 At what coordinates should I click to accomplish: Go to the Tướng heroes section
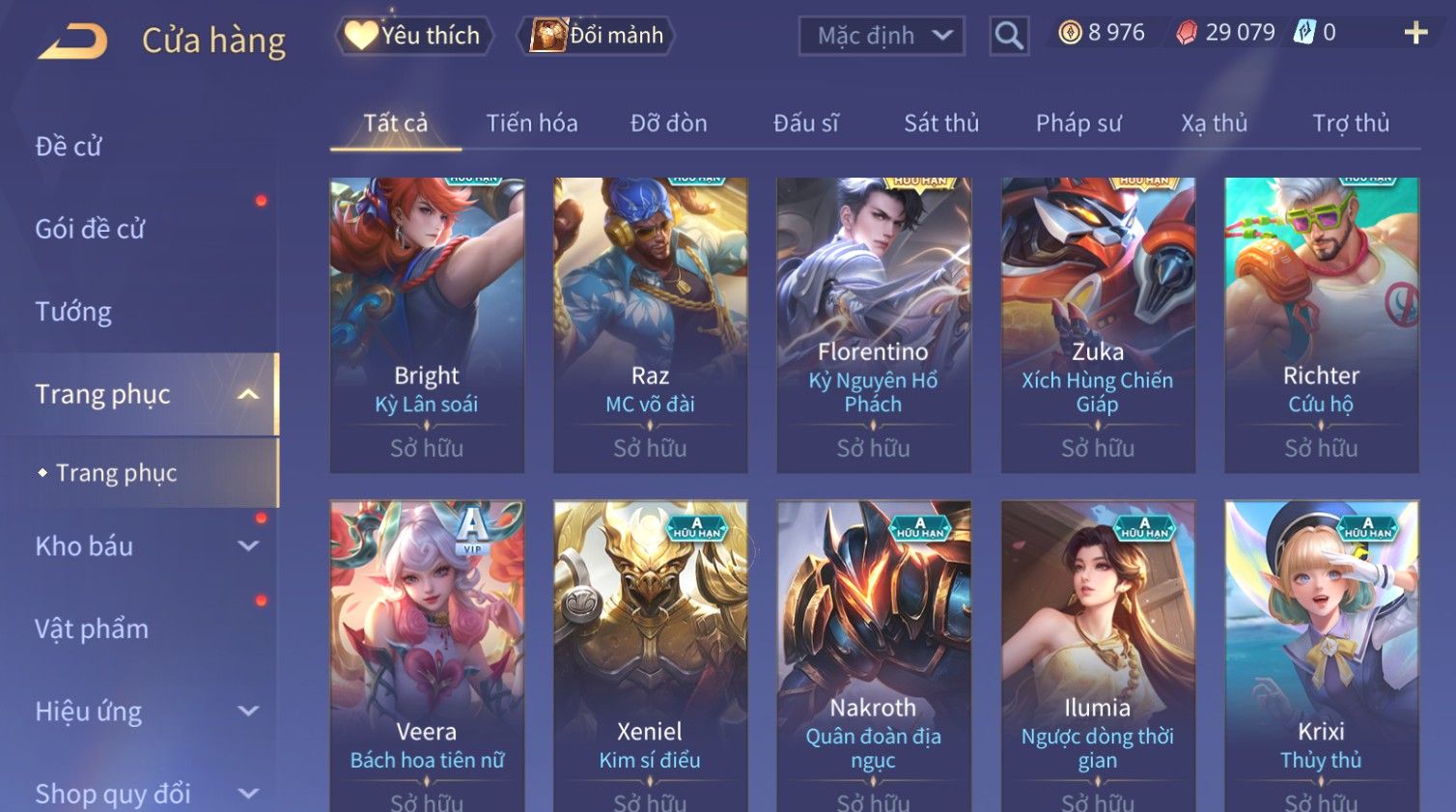pyautogui.click(x=73, y=312)
